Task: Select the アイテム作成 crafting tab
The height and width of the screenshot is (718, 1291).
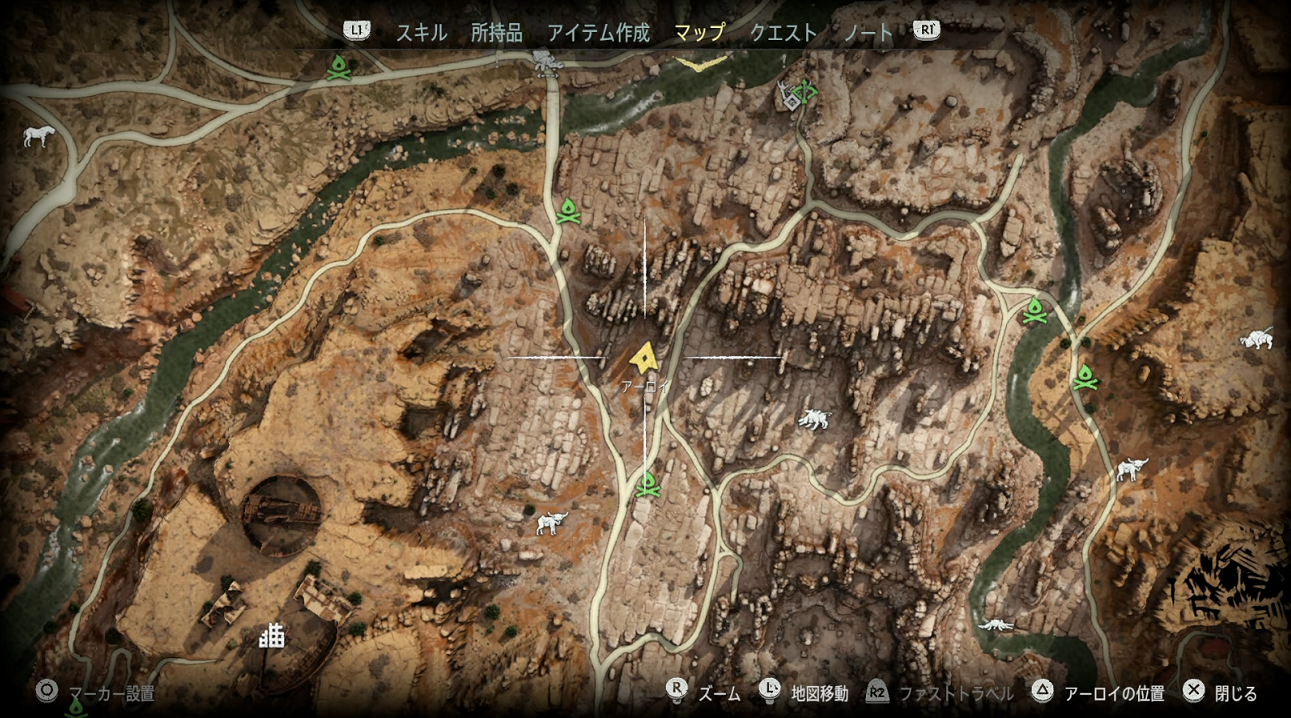Action: (x=598, y=33)
